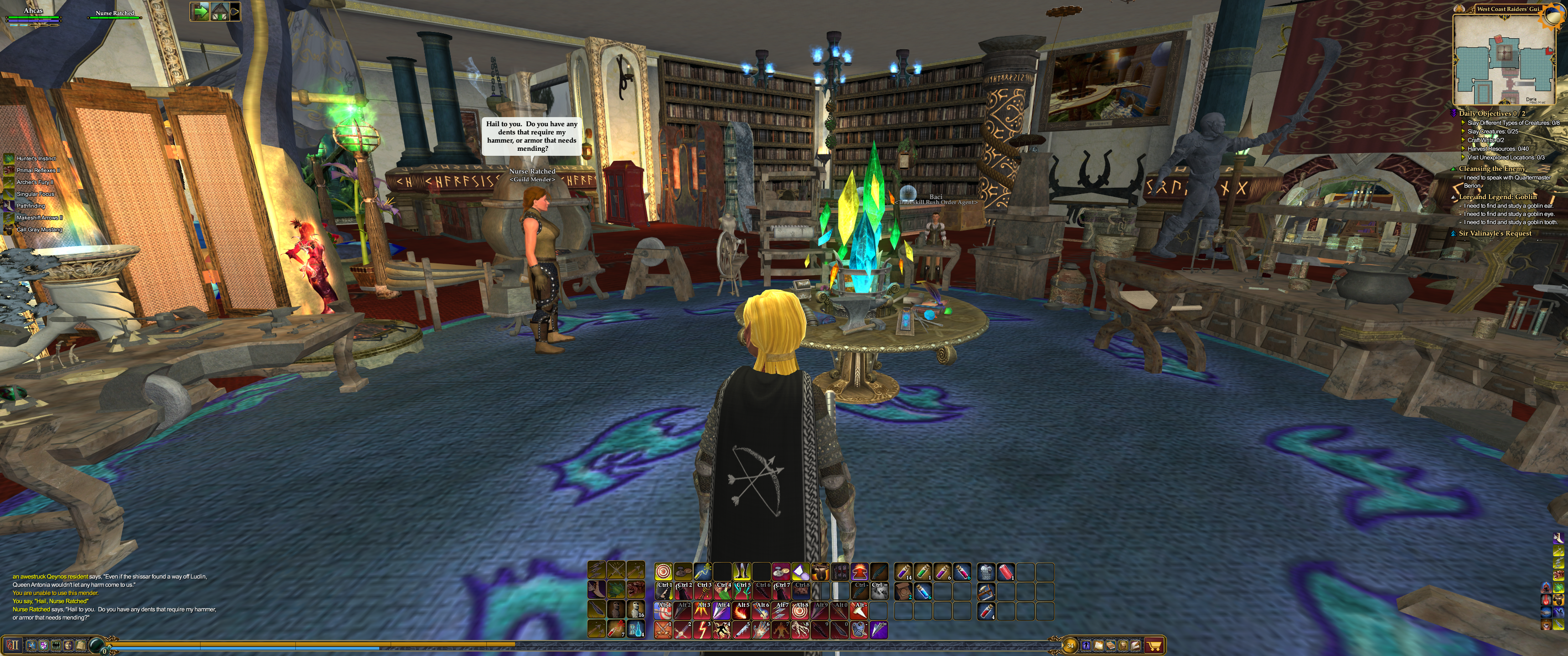Use the bullseye target ability on top row

(664, 571)
